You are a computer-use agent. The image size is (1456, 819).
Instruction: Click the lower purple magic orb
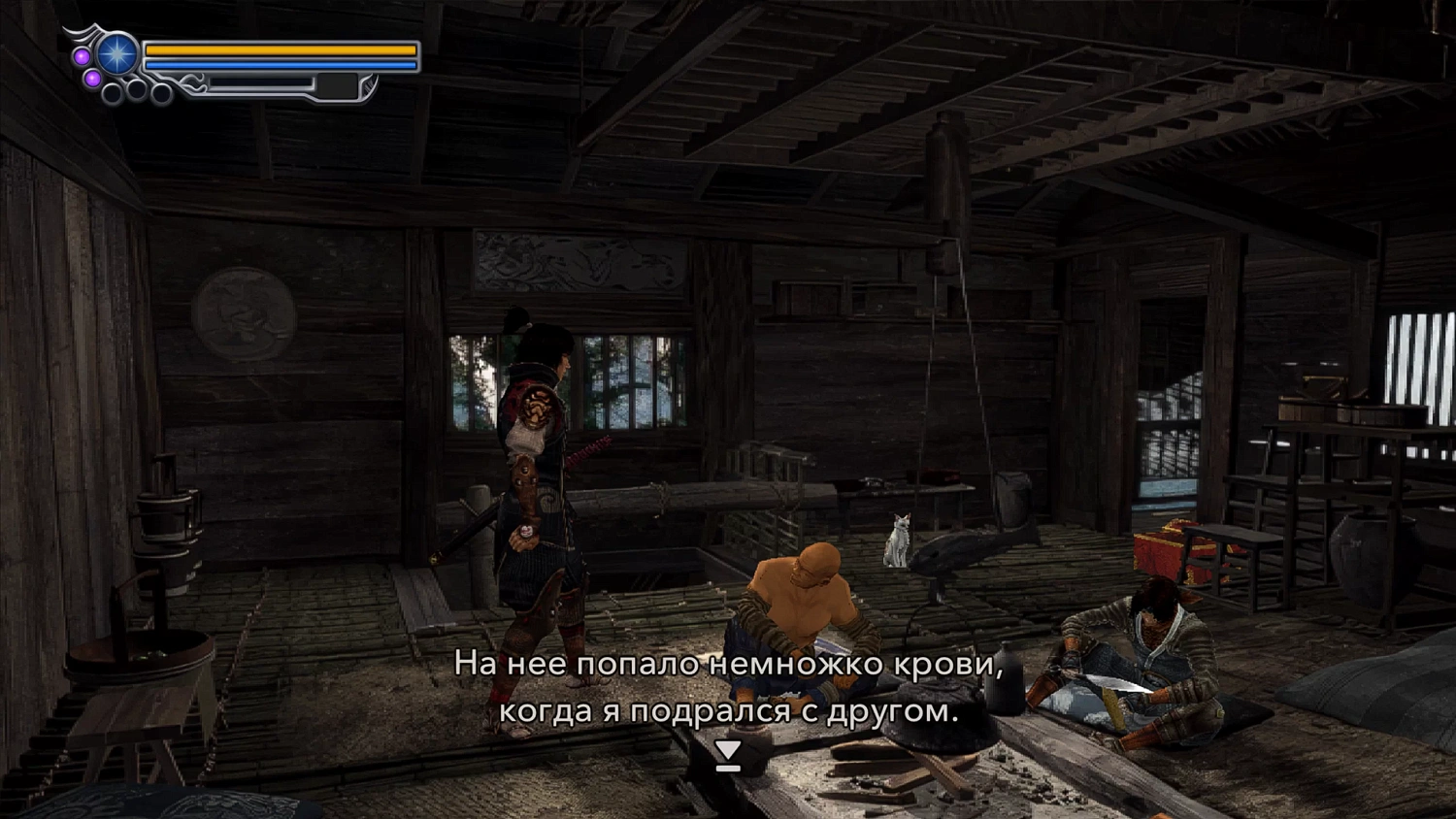(x=92, y=79)
